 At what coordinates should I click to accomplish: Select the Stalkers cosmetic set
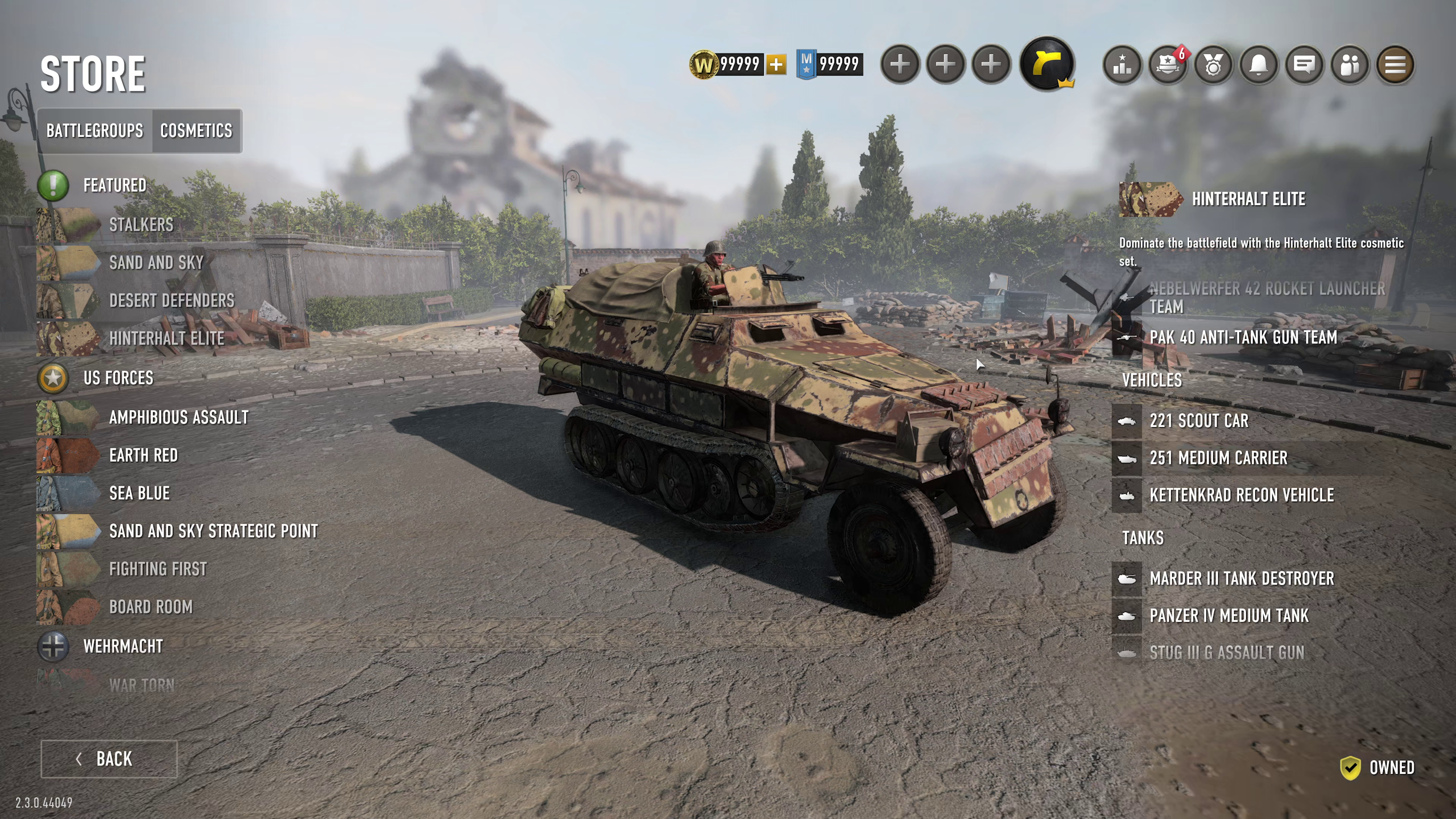pyautogui.click(x=141, y=225)
